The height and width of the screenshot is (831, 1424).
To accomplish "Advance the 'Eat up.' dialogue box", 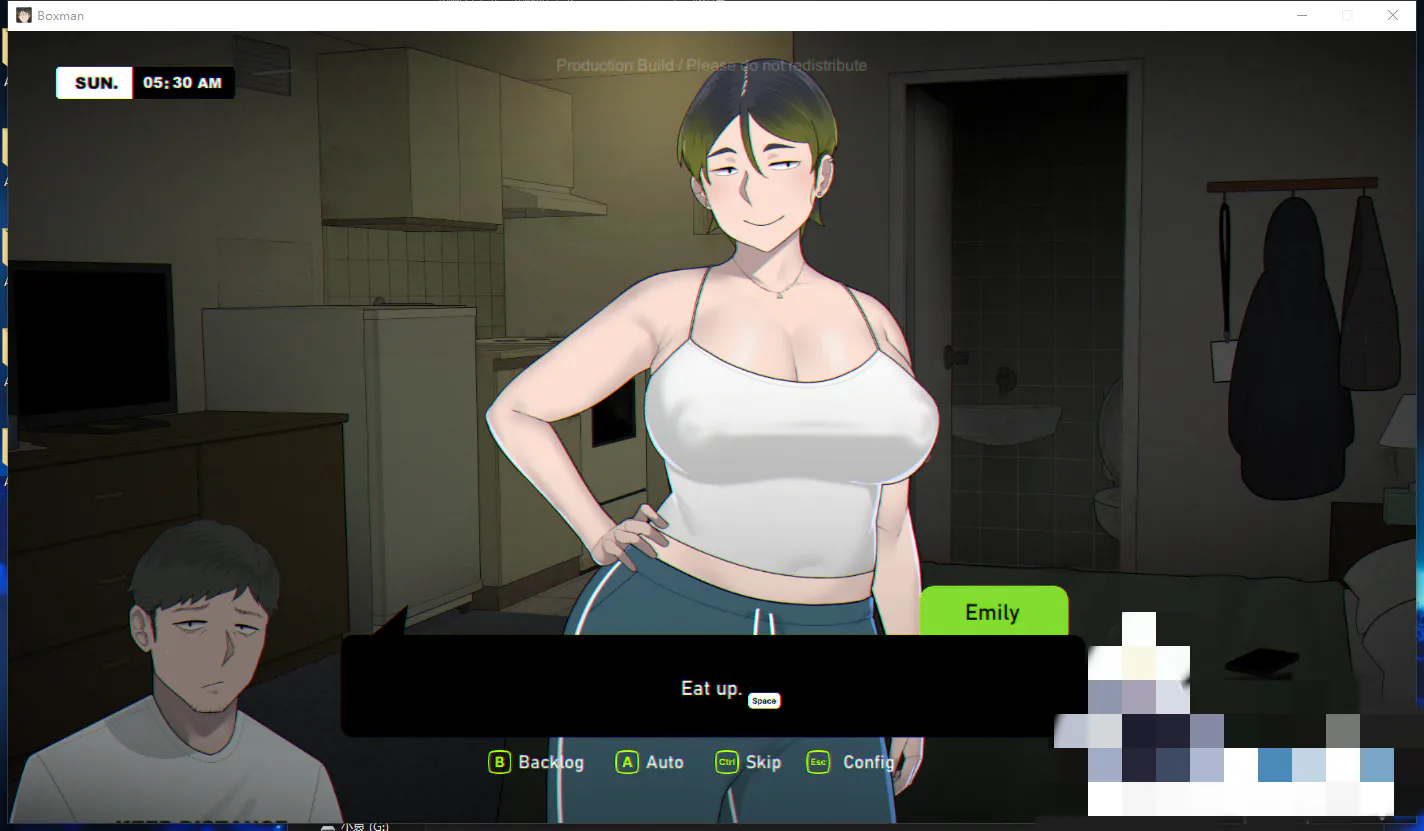I will pos(712,688).
